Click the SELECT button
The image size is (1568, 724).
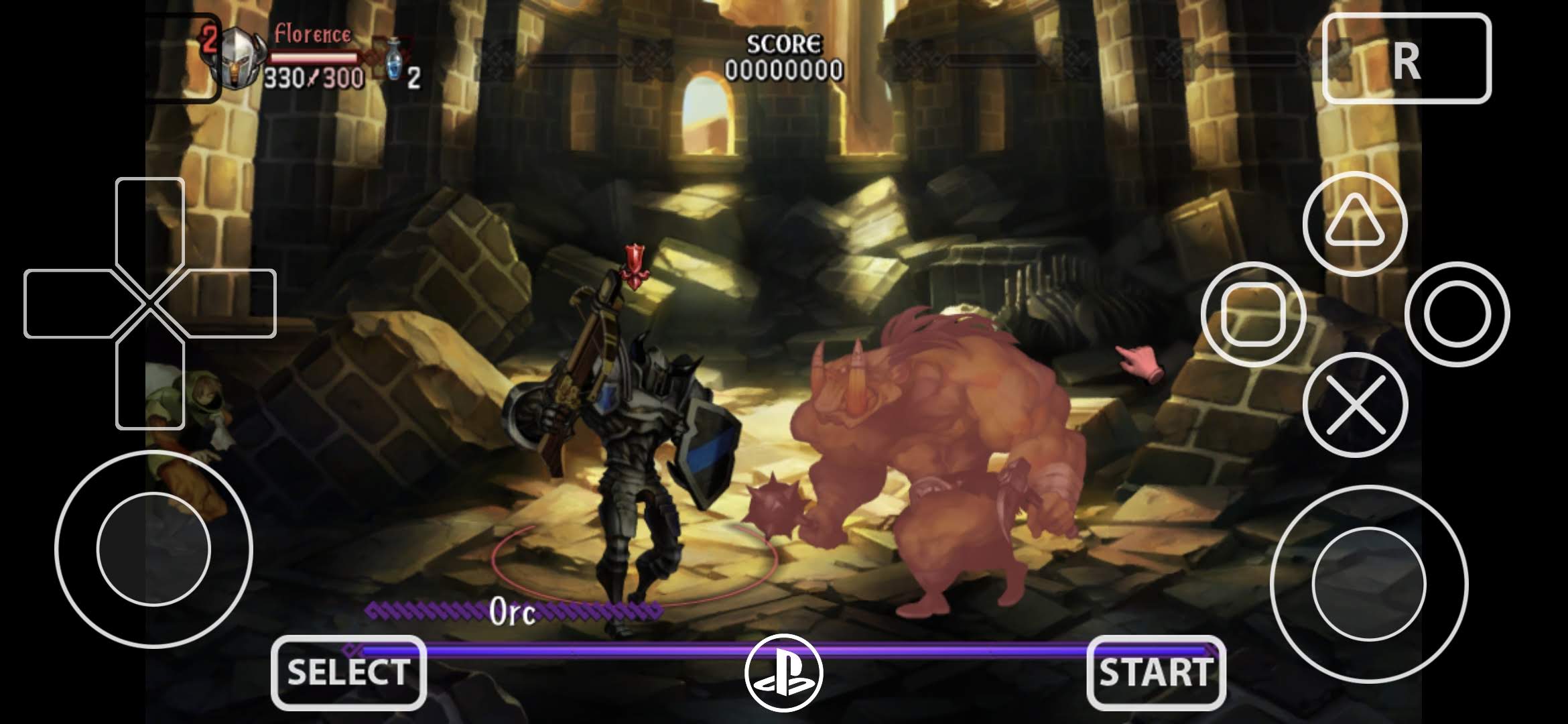pos(348,672)
